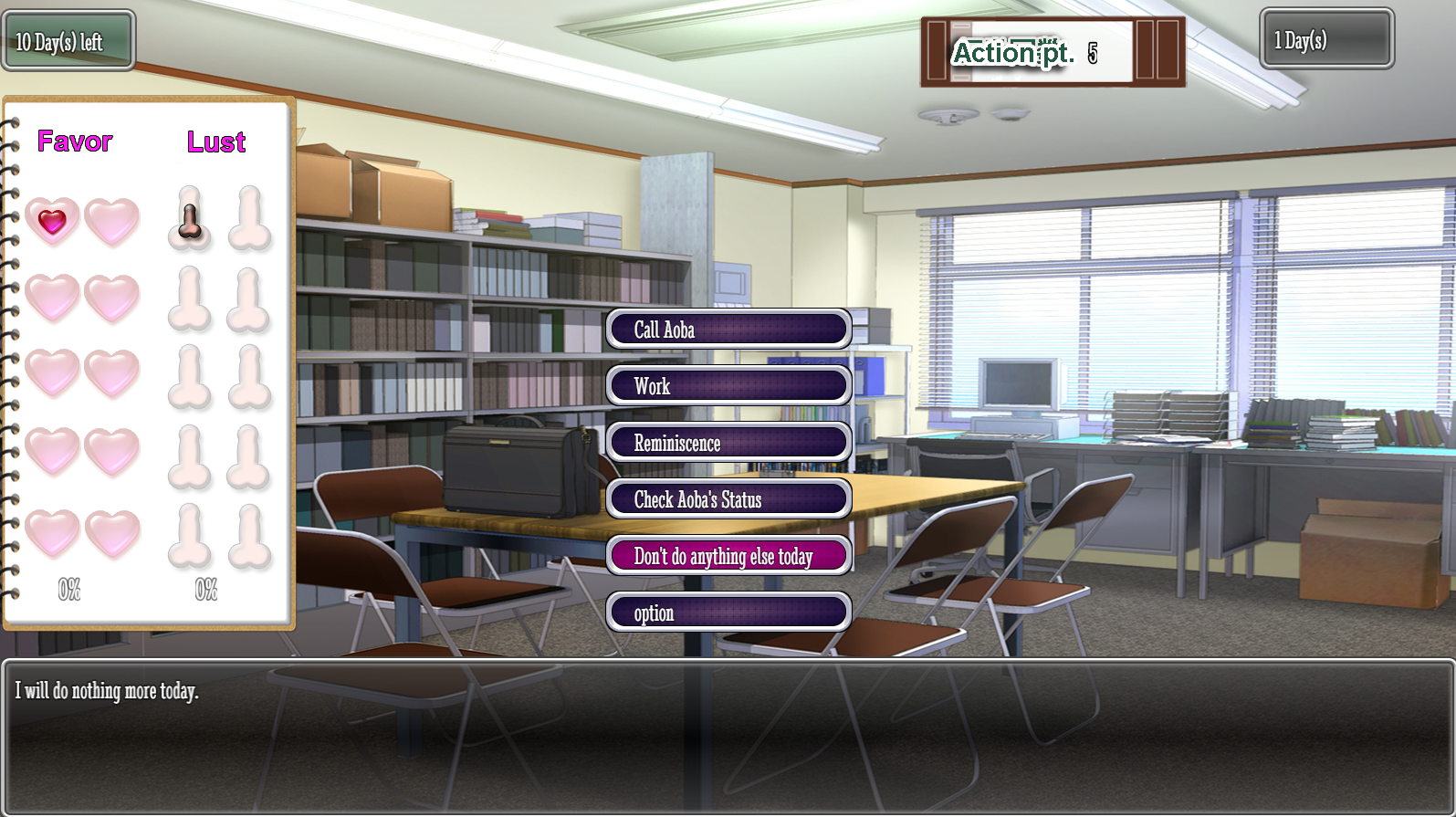Viewport: 1456px width, 817px height.
Task: Open the option menu
Action: point(728,613)
